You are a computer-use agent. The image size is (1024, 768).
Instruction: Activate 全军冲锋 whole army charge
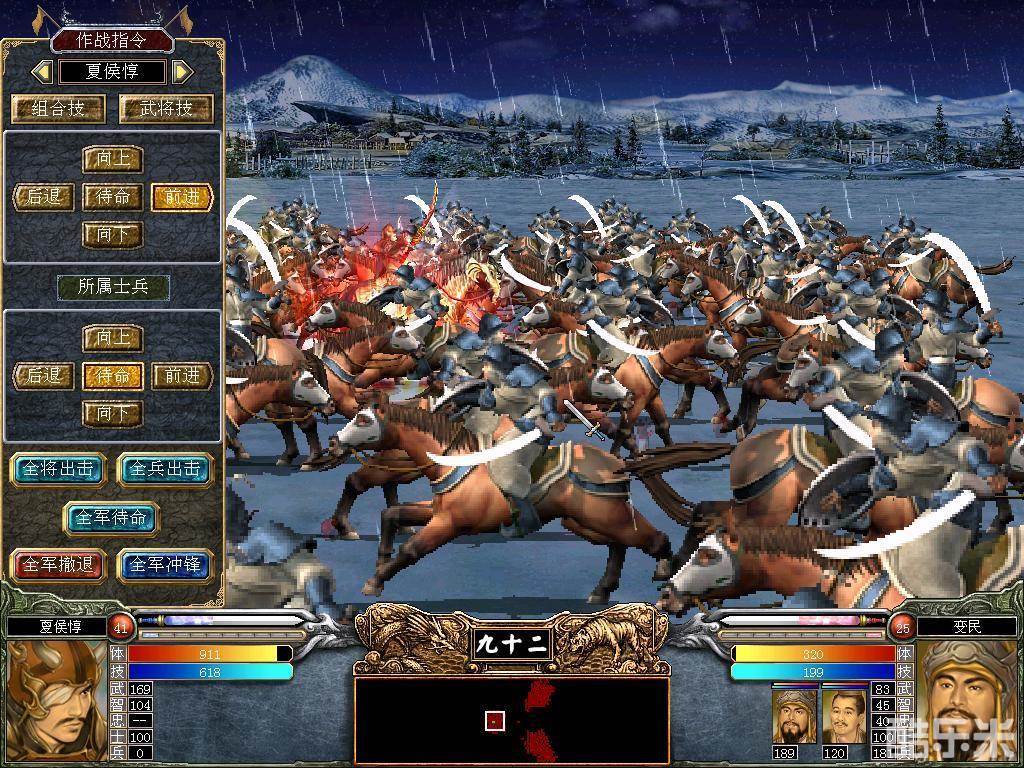coord(166,565)
